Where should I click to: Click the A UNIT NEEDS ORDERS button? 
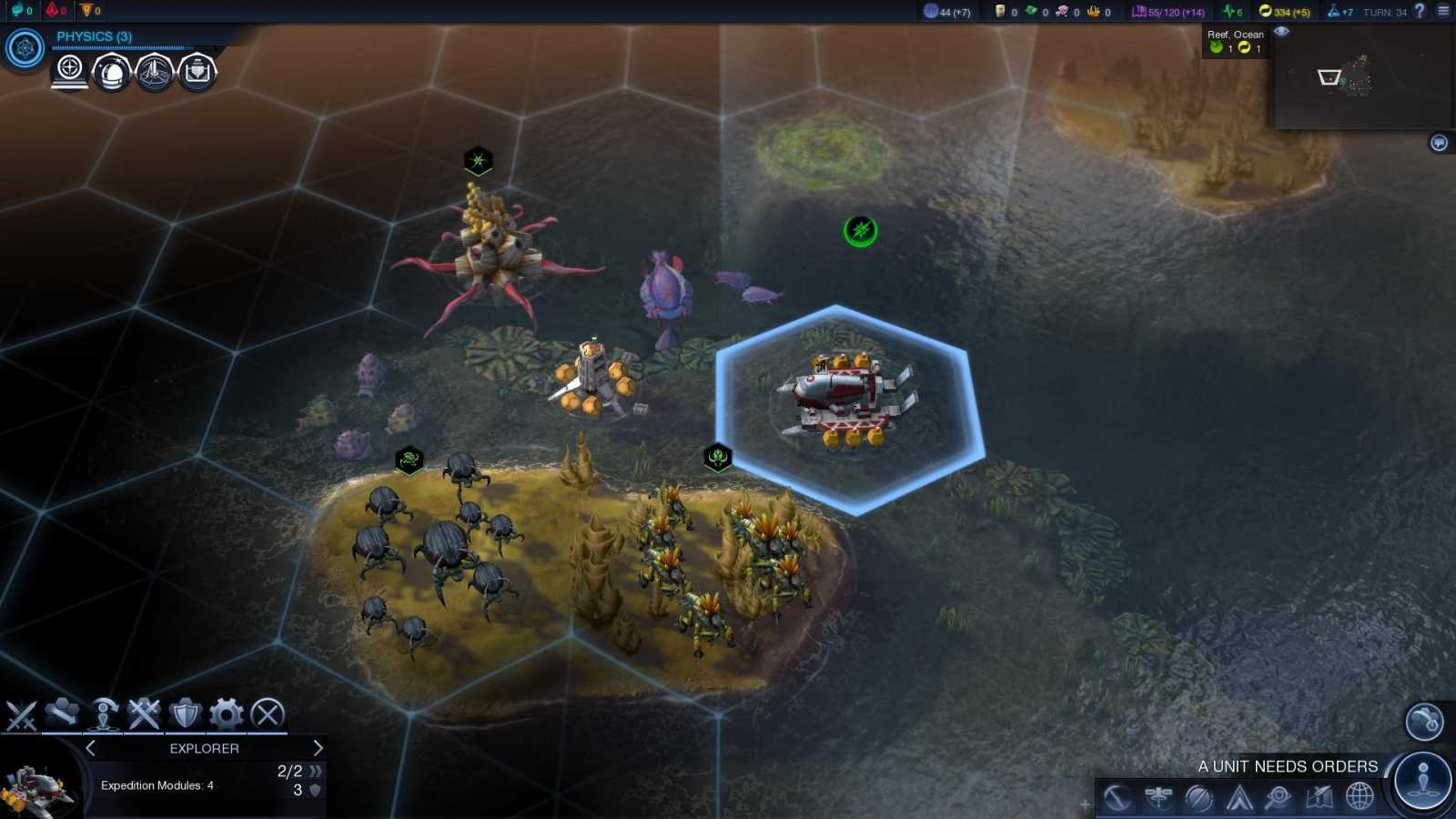[1287, 766]
